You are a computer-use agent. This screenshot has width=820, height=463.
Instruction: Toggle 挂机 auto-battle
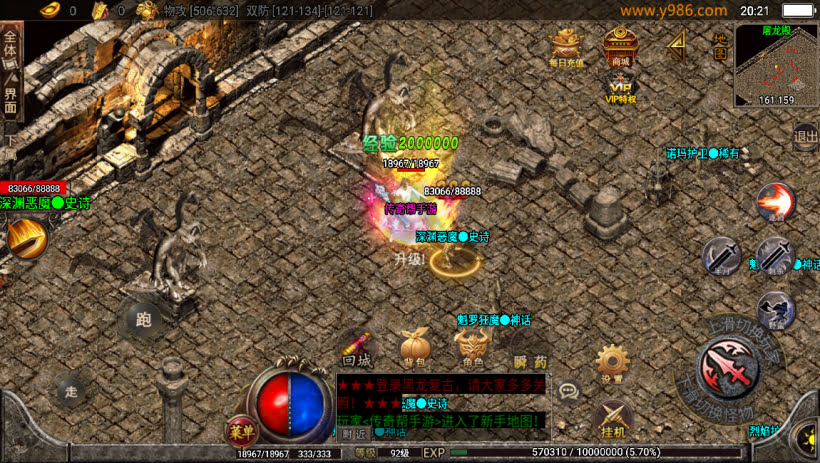(612, 419)
